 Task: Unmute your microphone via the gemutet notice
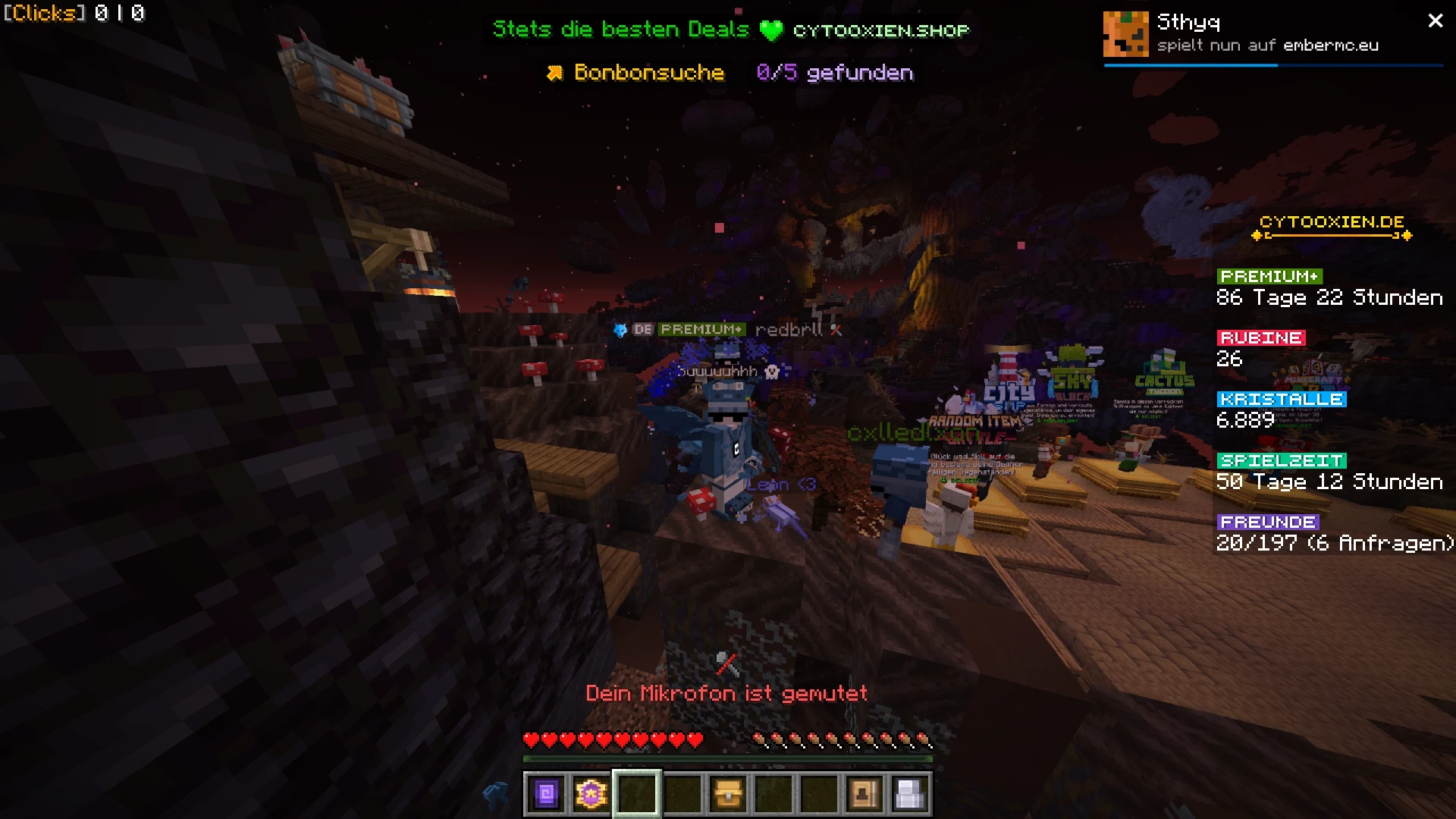coord(726,693)
